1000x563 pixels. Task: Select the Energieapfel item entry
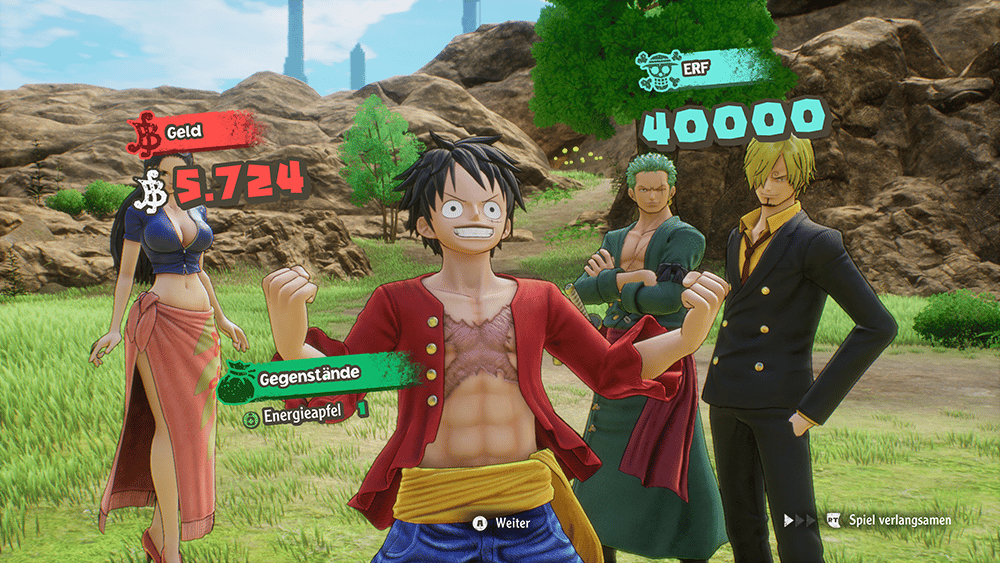pos(301,408)
